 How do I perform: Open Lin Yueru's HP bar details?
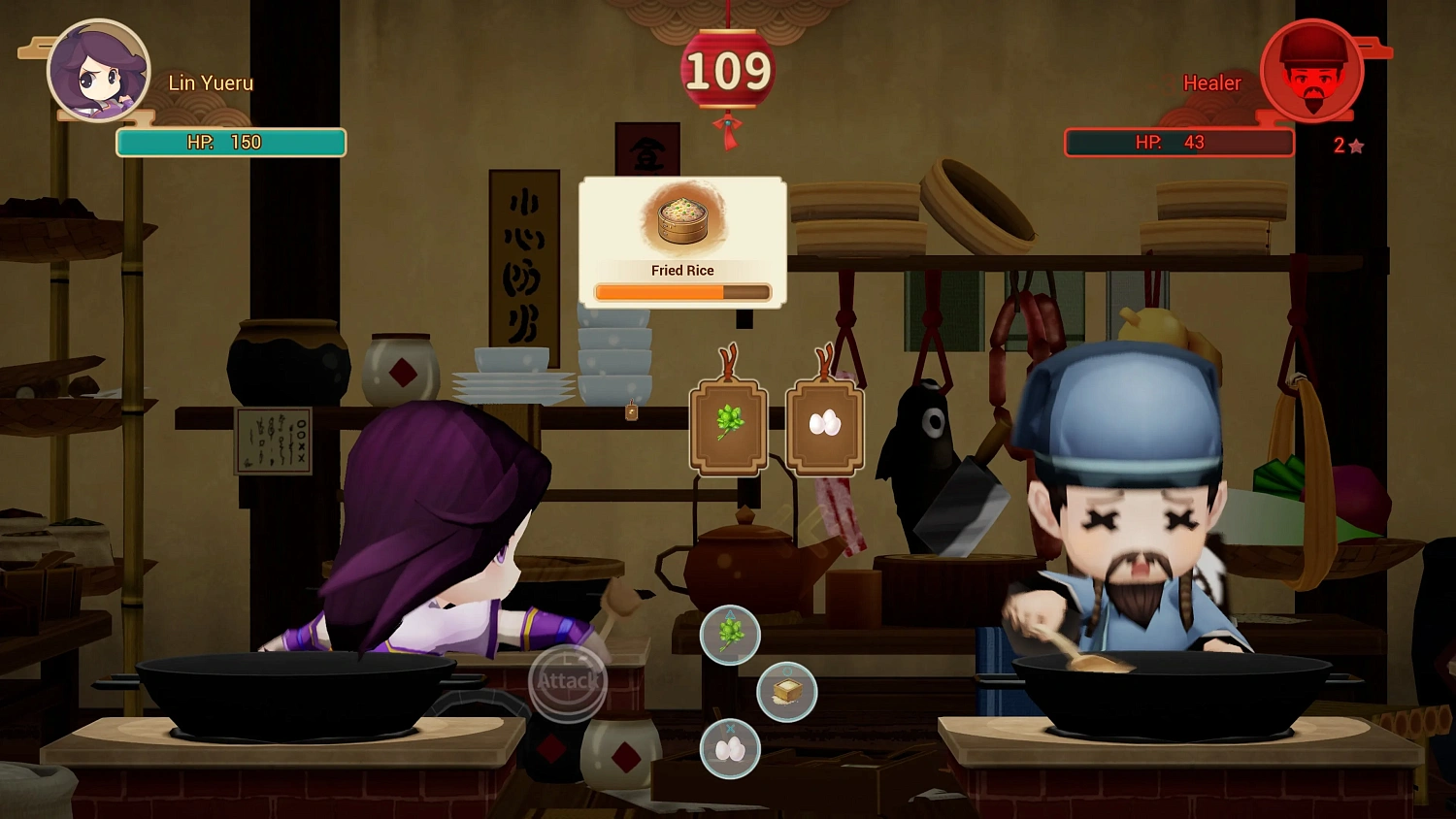click(230, 142)
